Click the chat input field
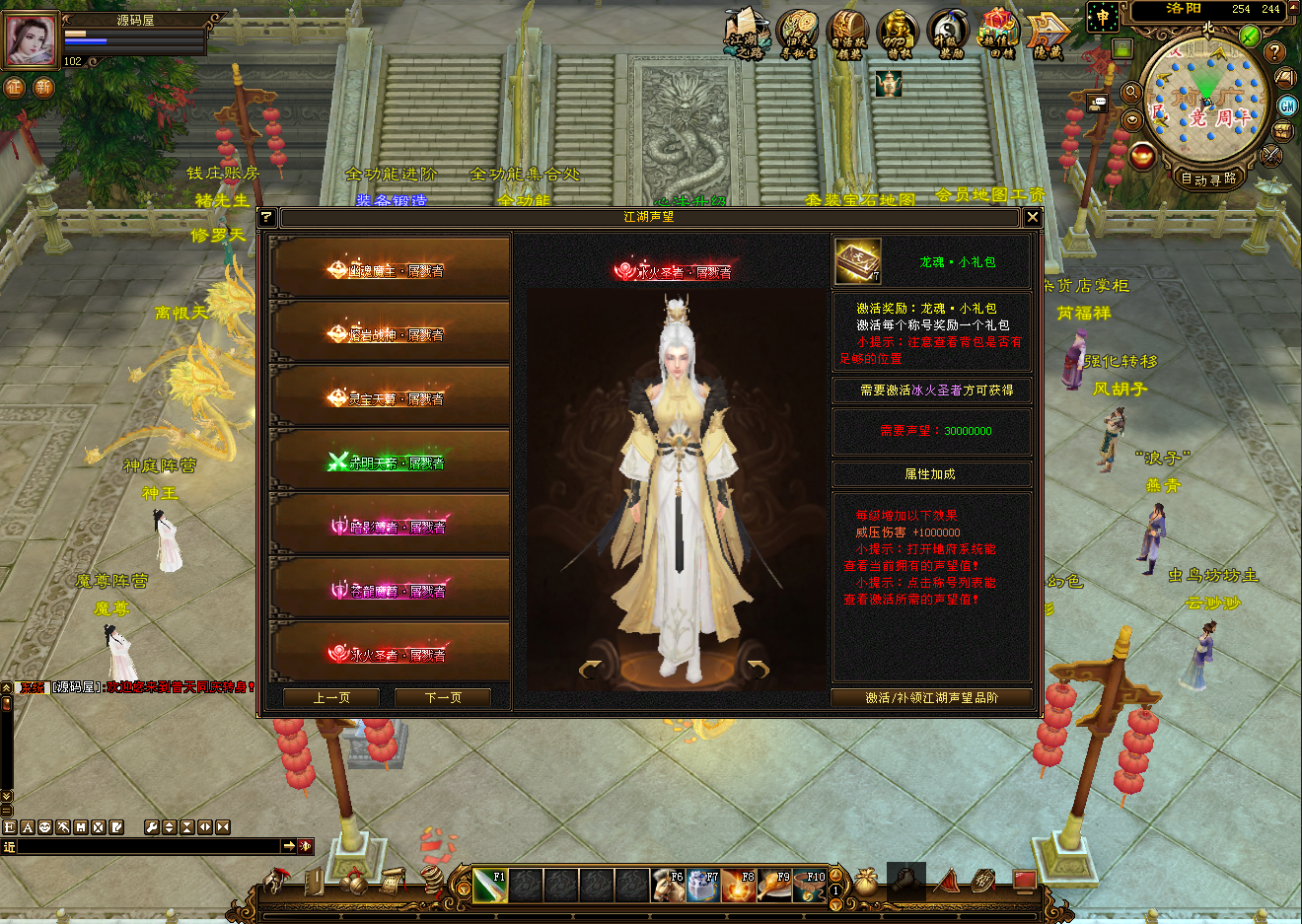The image size is (1302, 924). click(148, 846)
